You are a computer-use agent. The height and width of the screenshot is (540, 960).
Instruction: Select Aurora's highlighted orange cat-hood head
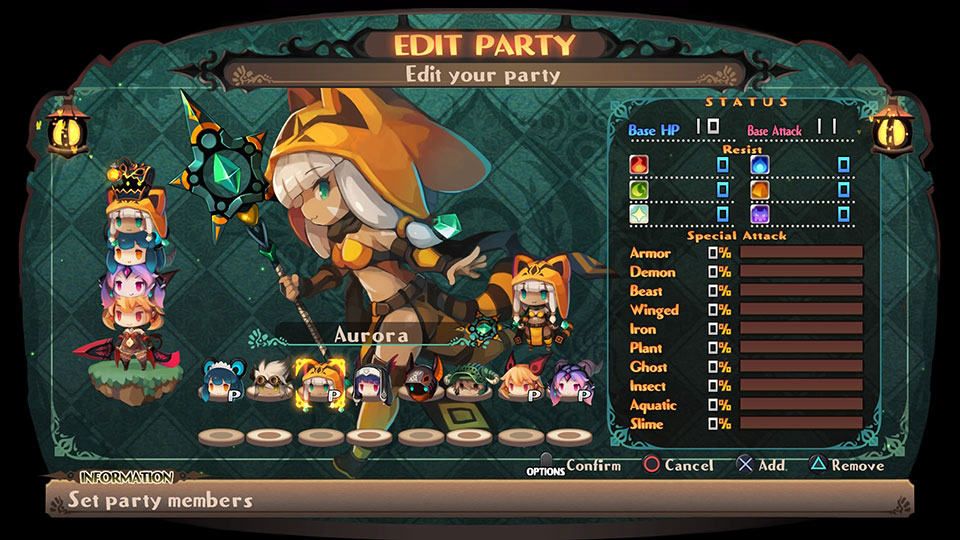tap(318, 382)
